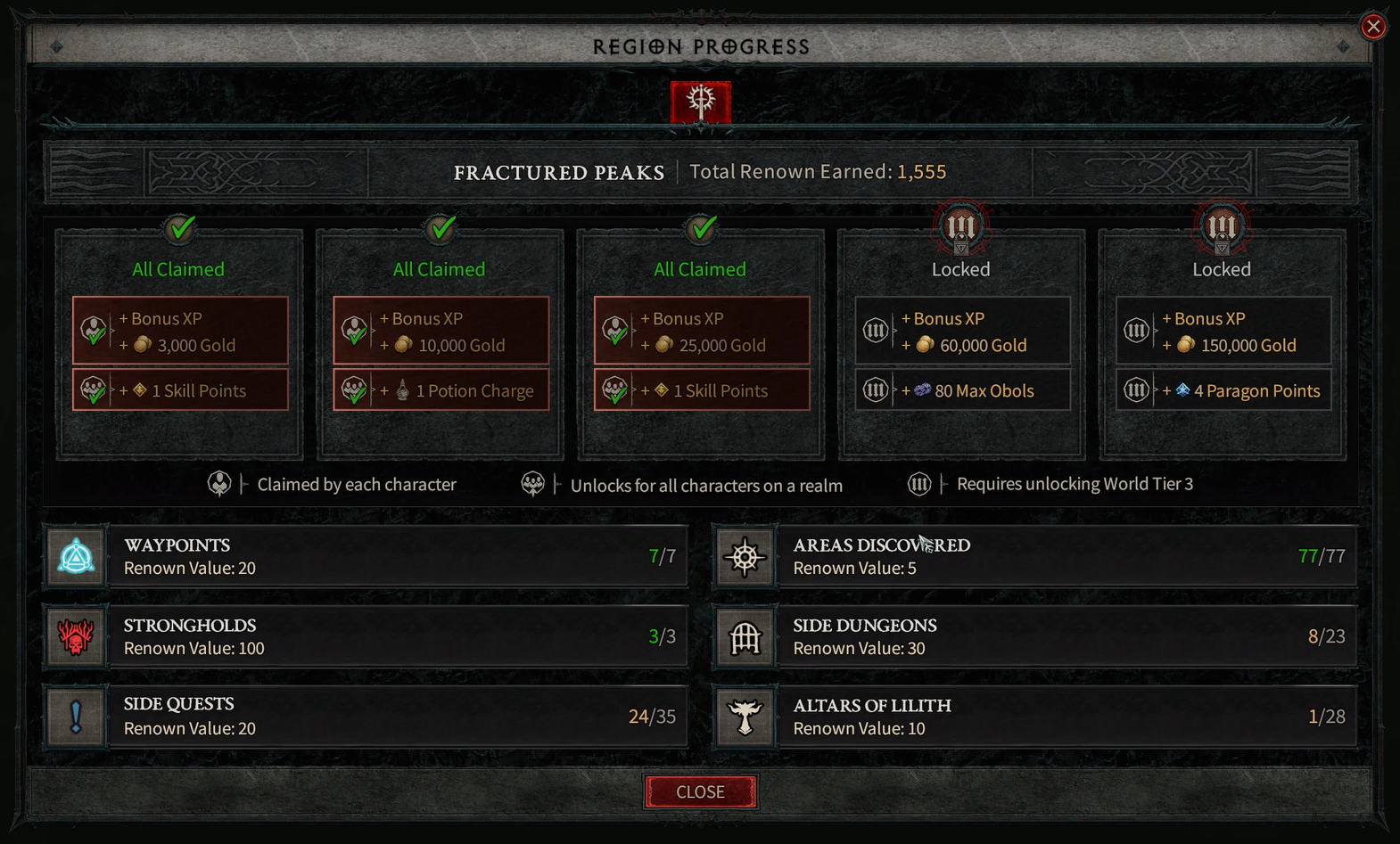
Task: Choose the Areas Discovered row
Action: pyautogui.click(x=1034, y=556)
